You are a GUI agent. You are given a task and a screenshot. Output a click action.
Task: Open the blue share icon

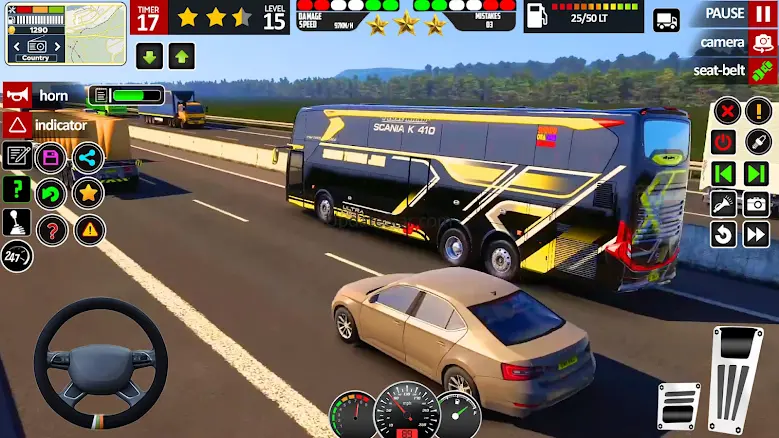click(88, 157)
